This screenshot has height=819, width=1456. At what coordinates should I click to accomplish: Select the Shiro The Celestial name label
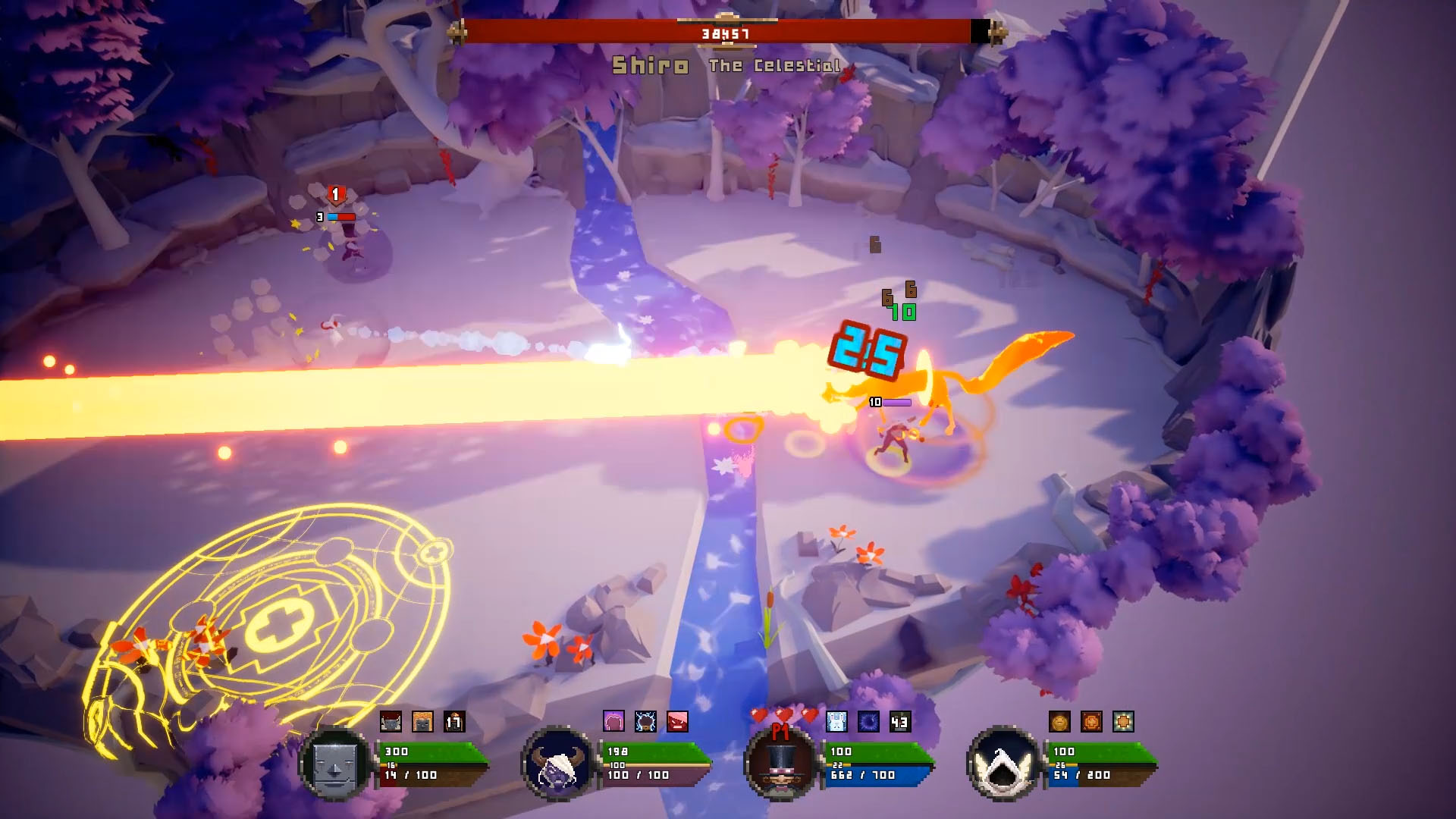726,65
